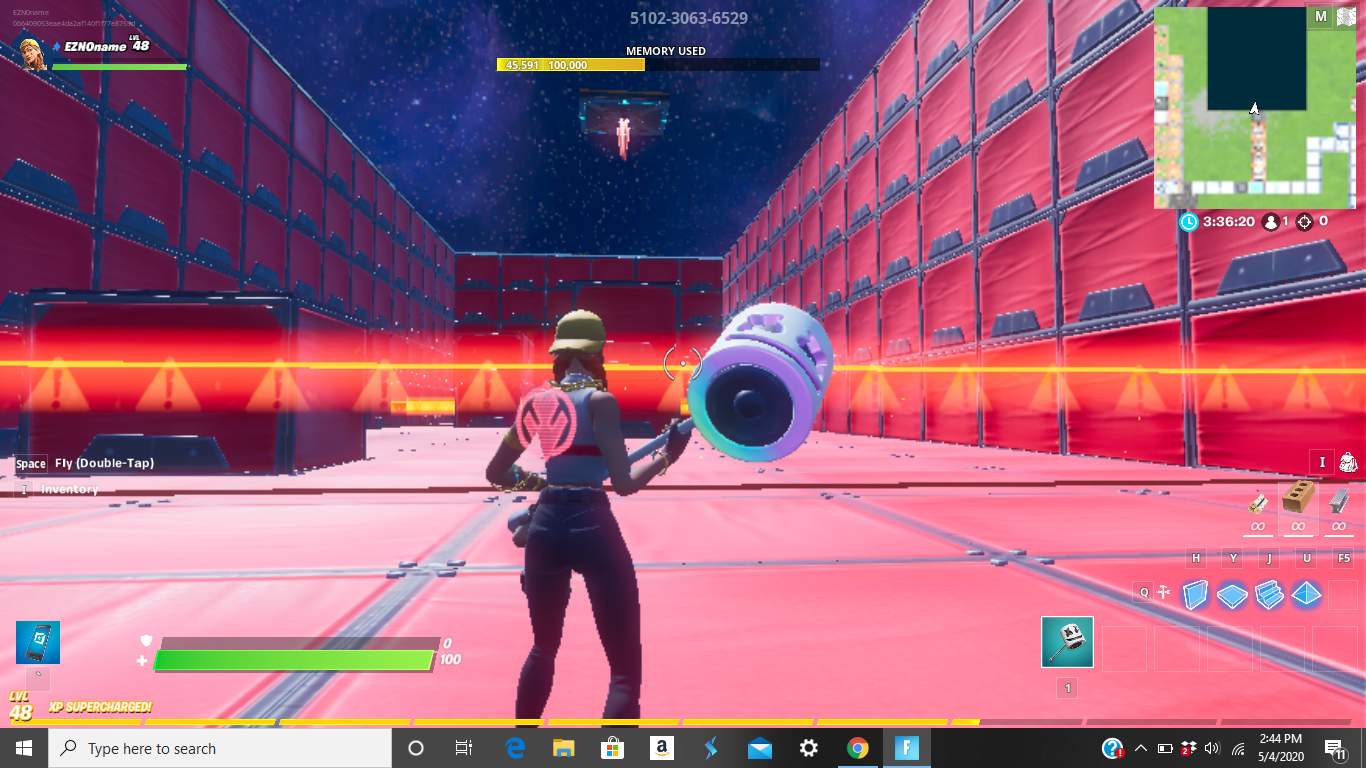Open the backpack icon near the I prompt
This screenshot has width=1366, height=768.
(x=1348, y=462)
